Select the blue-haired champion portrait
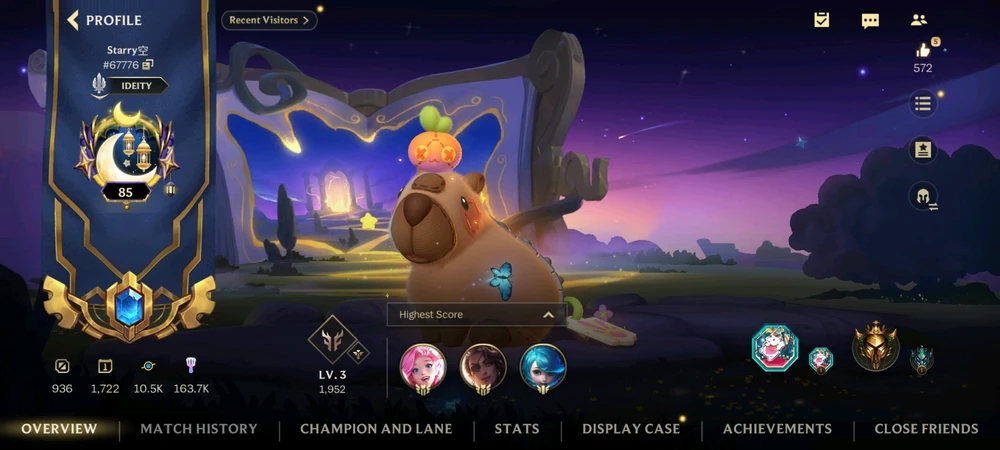The image size is (1000, 450). [543, 367]
